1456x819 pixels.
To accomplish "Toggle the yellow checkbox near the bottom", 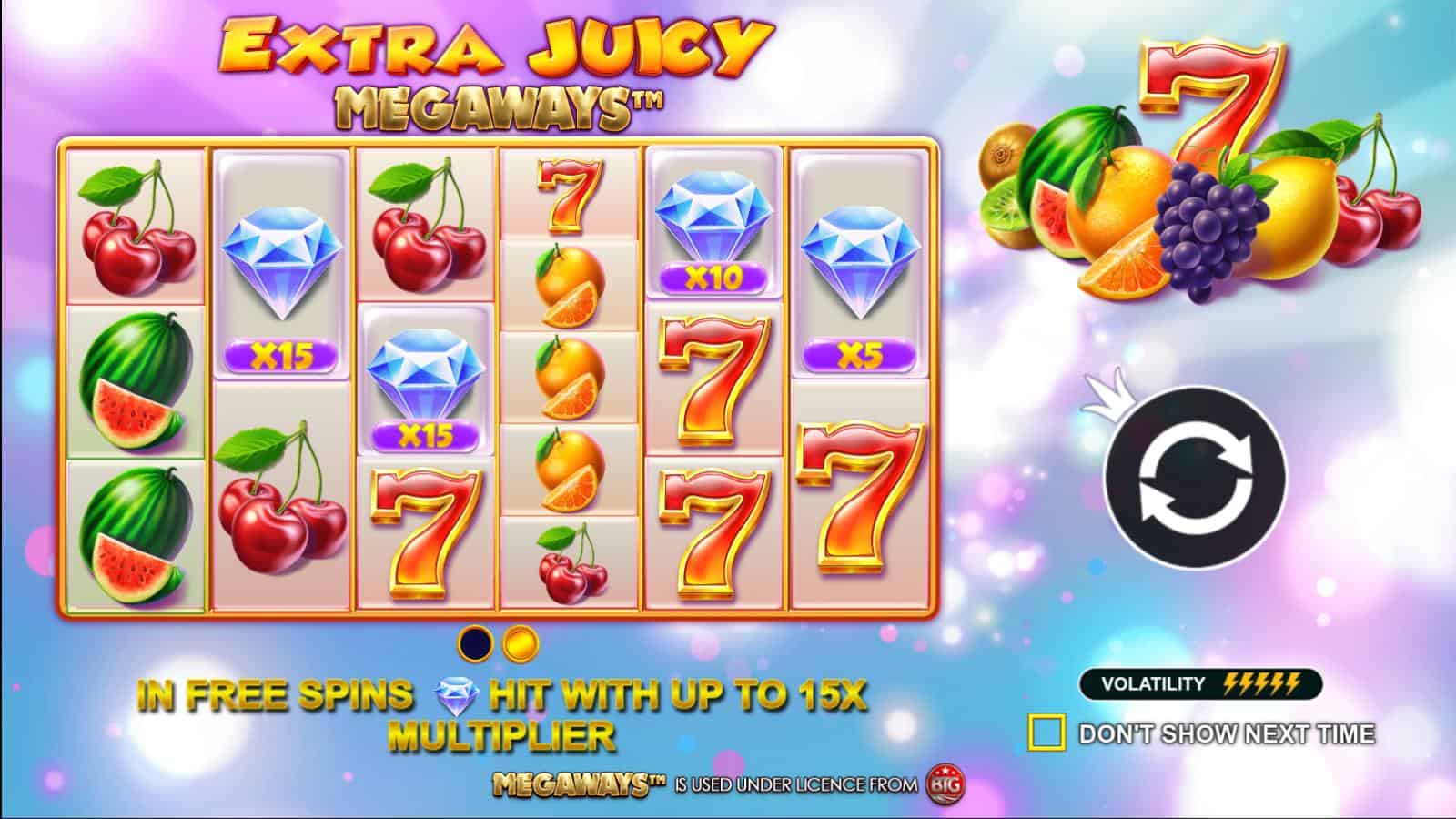I will pos(1048,730).
